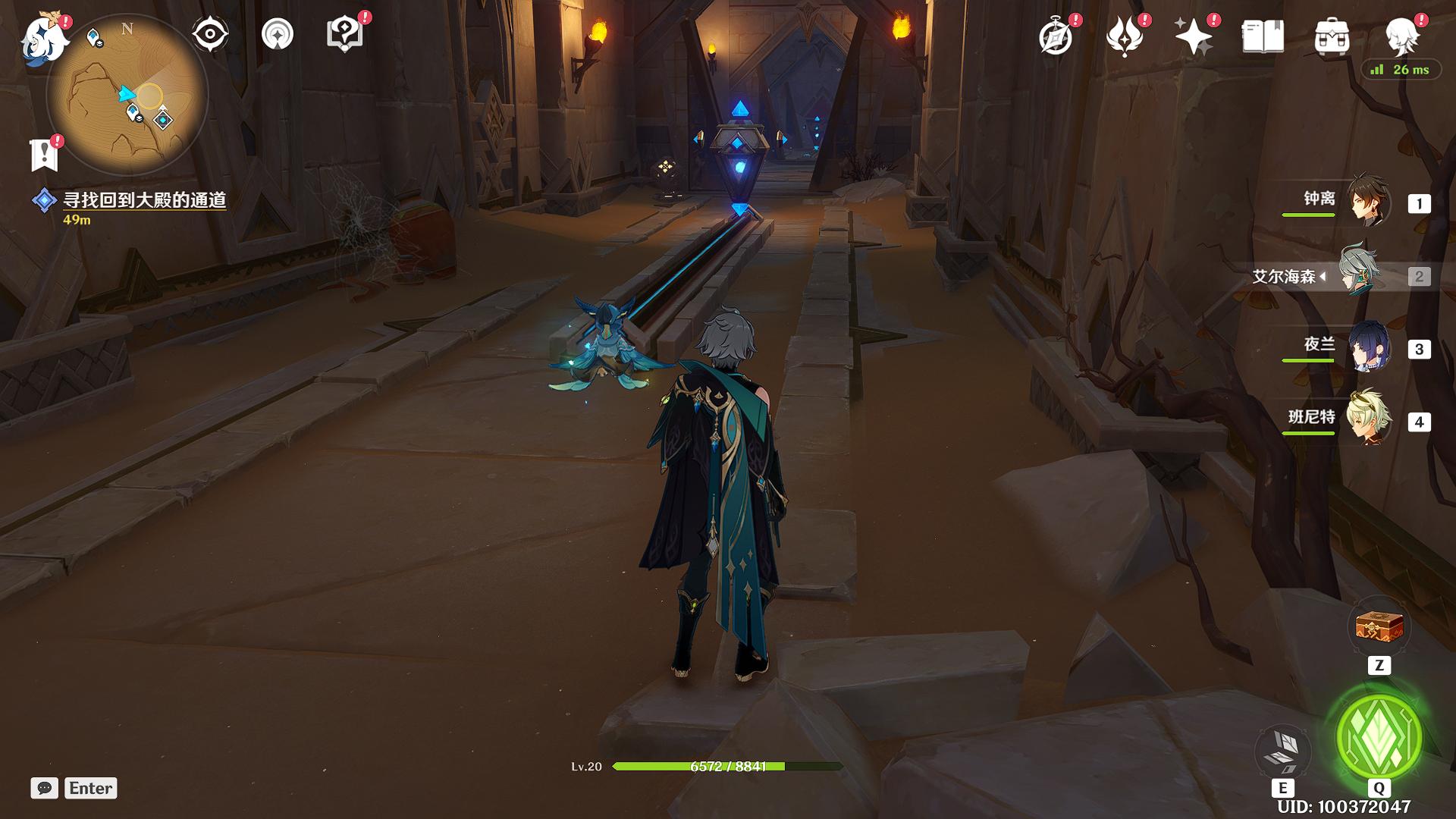Activate the elemental skill
The height and width of the screenshot is (819, 1456).
(1282, 751)
